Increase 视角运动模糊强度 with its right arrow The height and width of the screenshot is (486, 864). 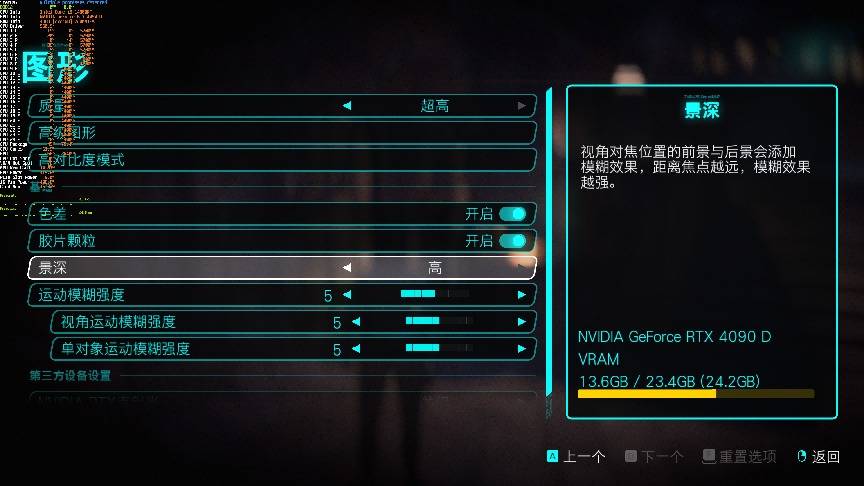(522, 322)
